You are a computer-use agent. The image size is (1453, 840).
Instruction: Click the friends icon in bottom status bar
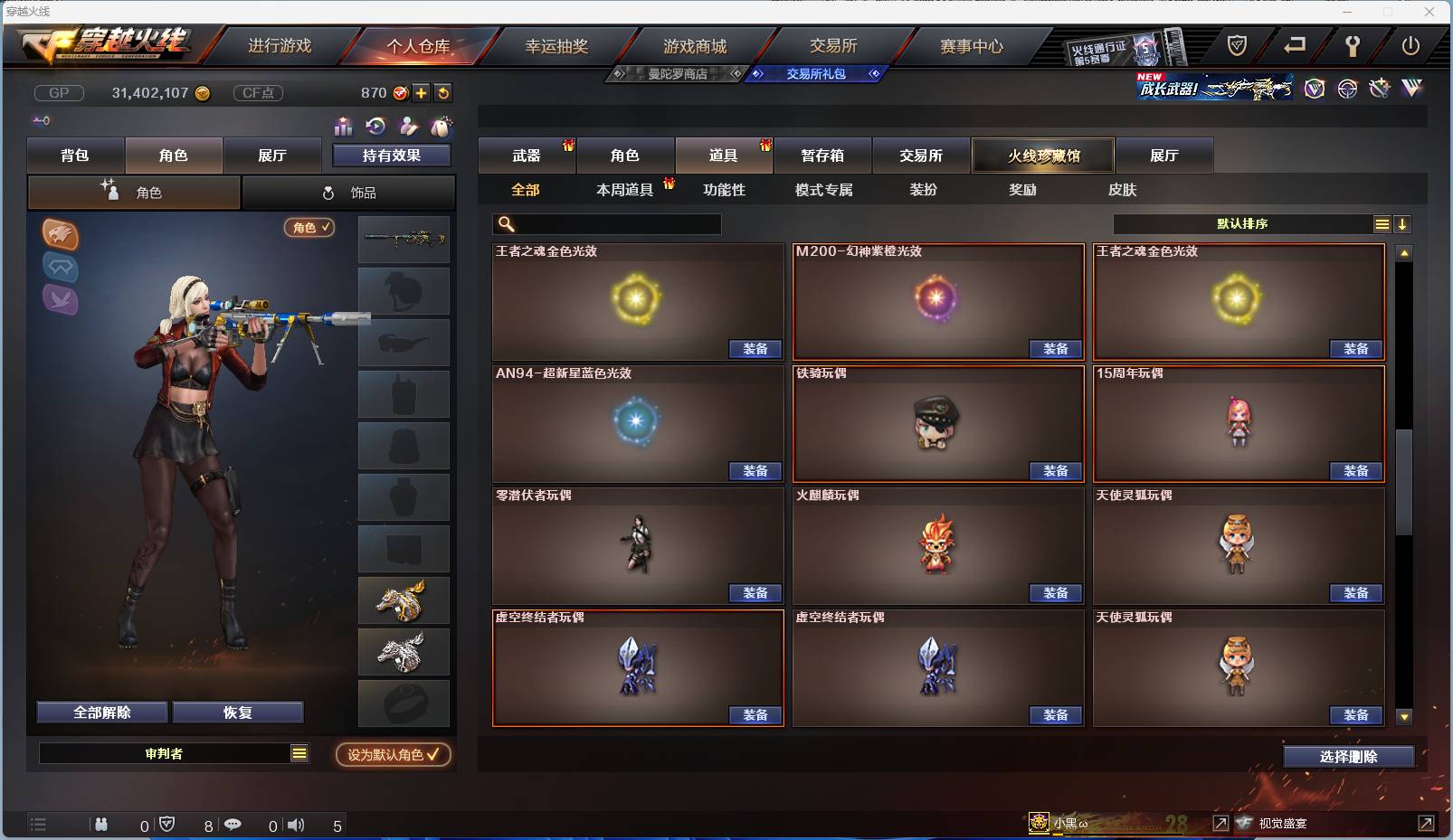pyautogui.click(x=101, y=825)
